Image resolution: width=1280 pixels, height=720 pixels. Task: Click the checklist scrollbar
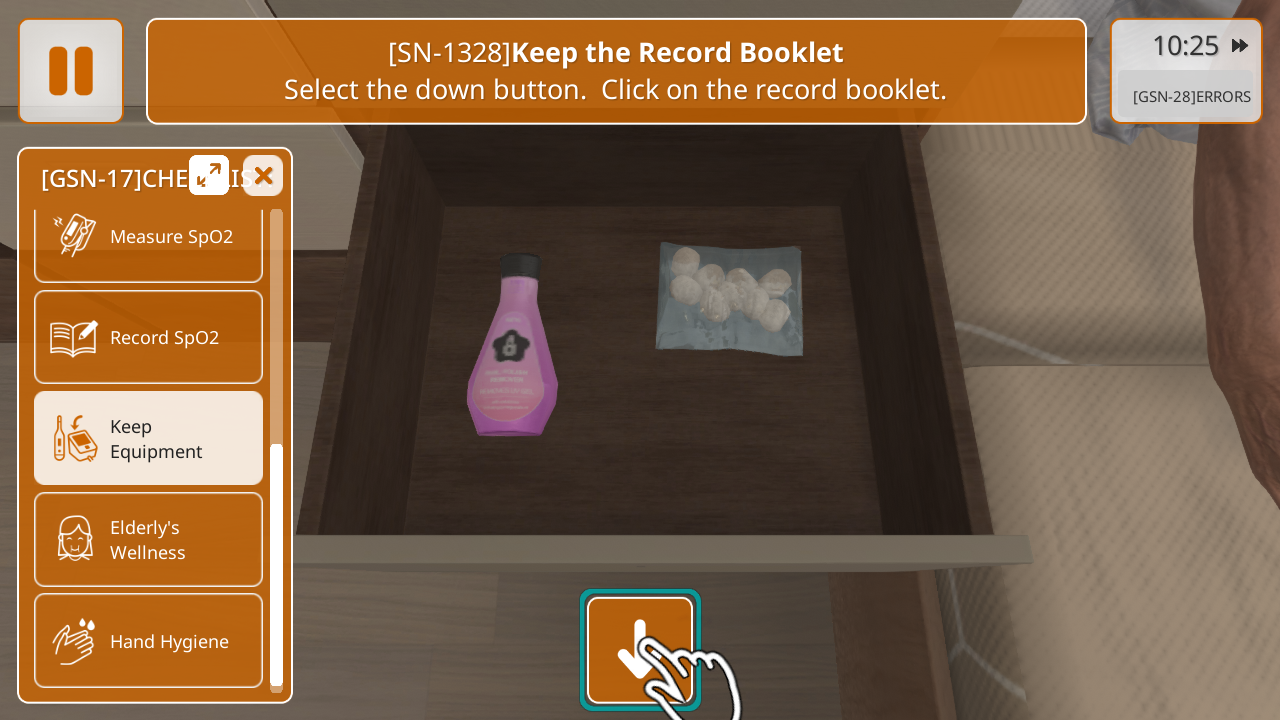click(276, 565)
